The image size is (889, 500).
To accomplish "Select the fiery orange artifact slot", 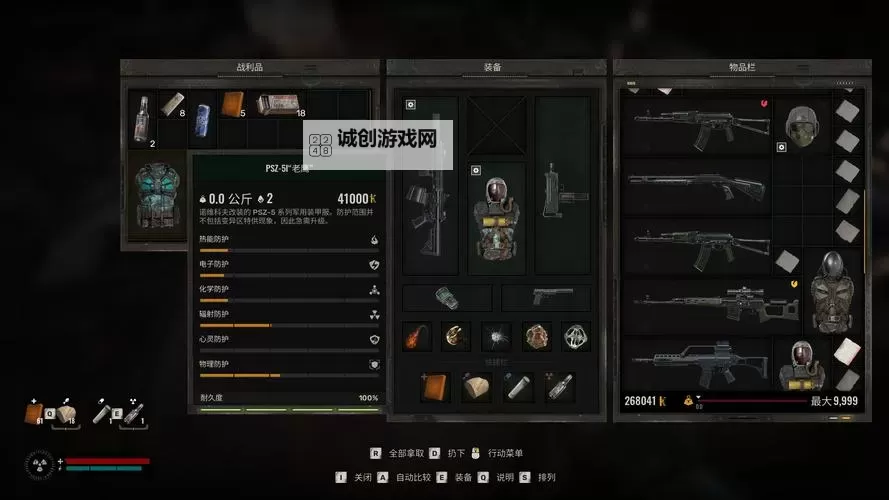I will [418, 336].
